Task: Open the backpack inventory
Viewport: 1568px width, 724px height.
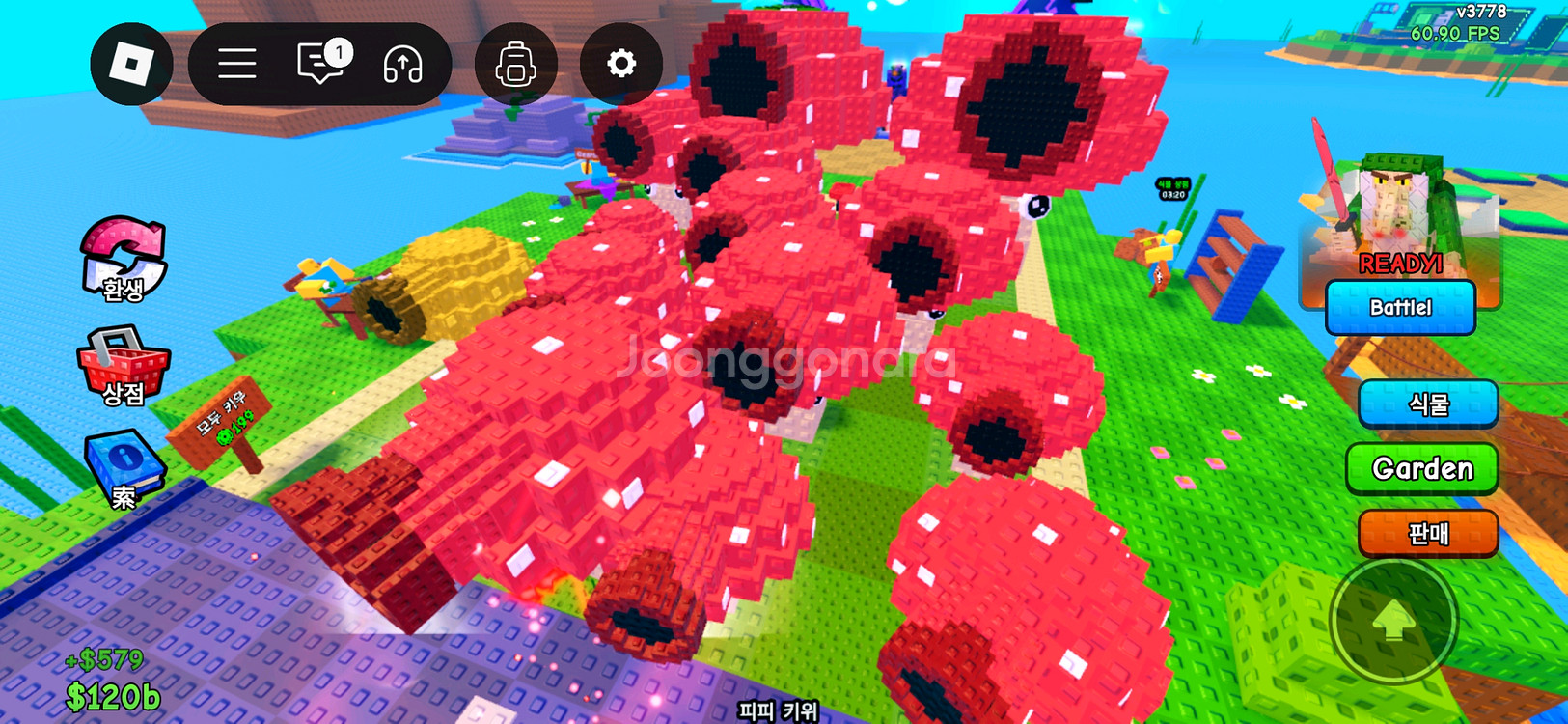Action: point(515,65)
